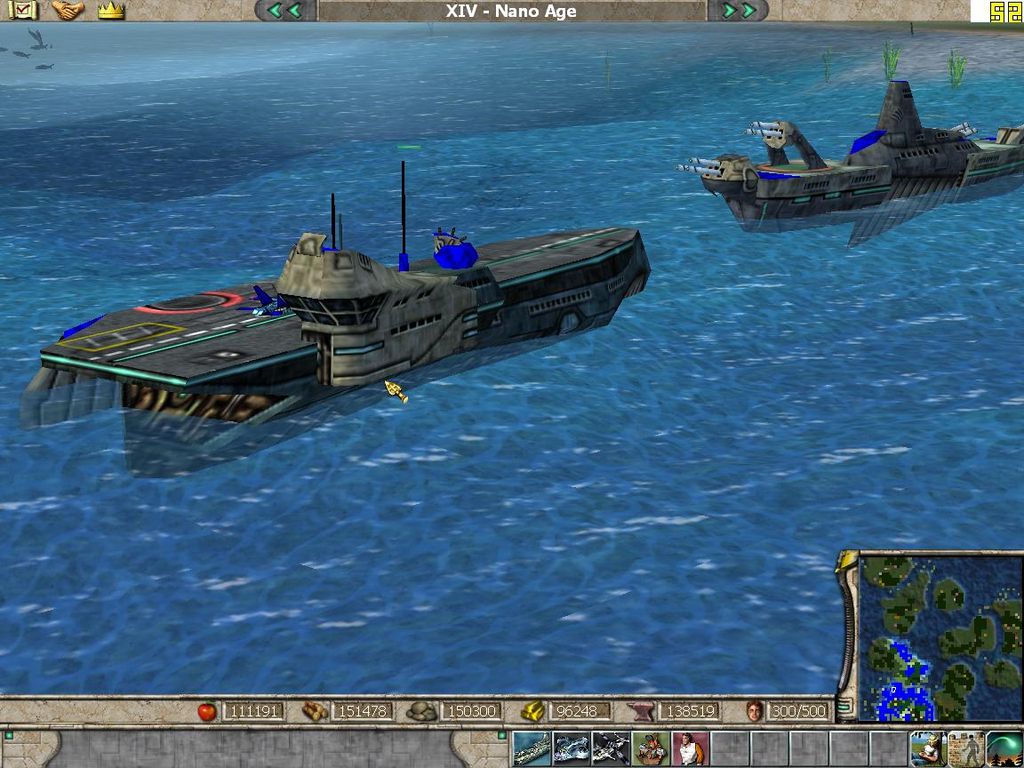This screenshot has height=768, width=1024.
Task: Click the yellow flag atop the minimap frame
Action: [x=848, y=563]
